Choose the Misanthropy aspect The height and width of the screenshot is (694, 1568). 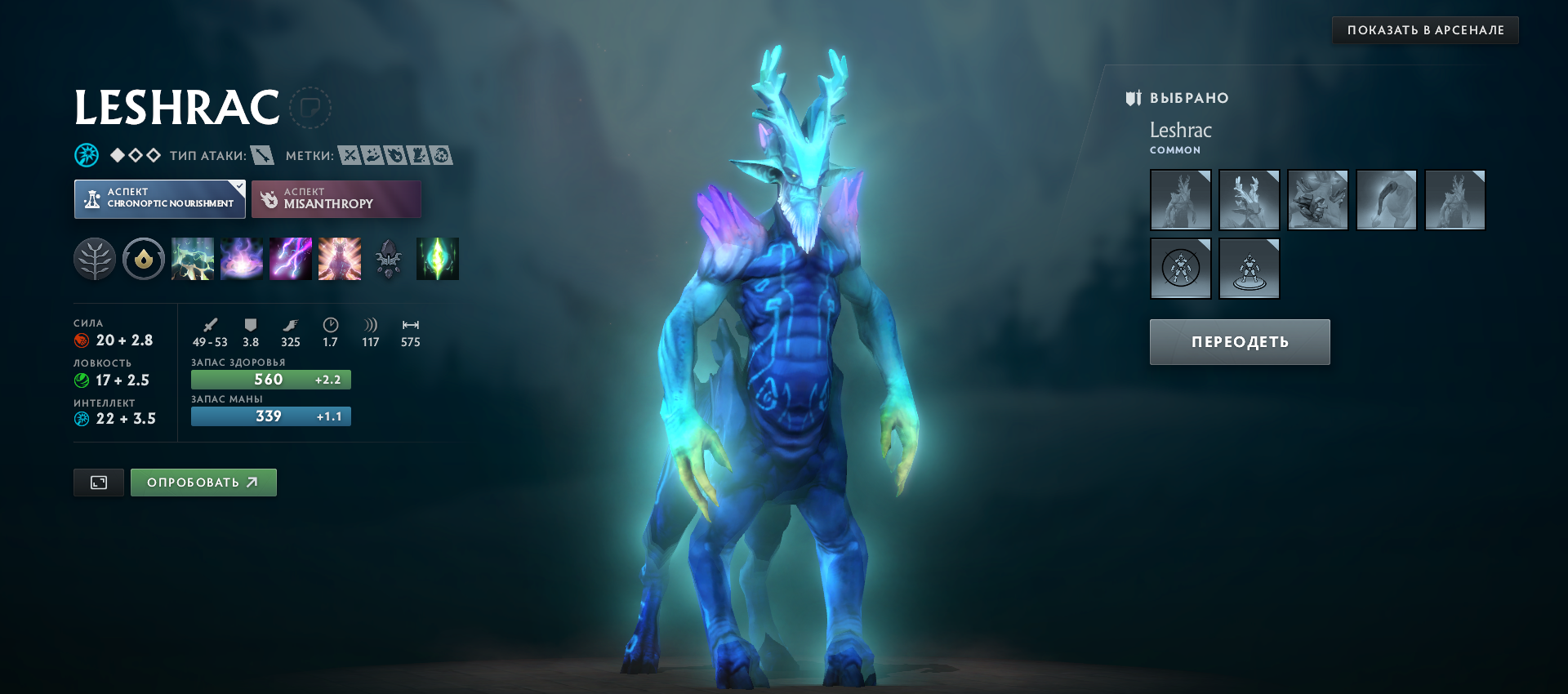[x=336, y=199]
